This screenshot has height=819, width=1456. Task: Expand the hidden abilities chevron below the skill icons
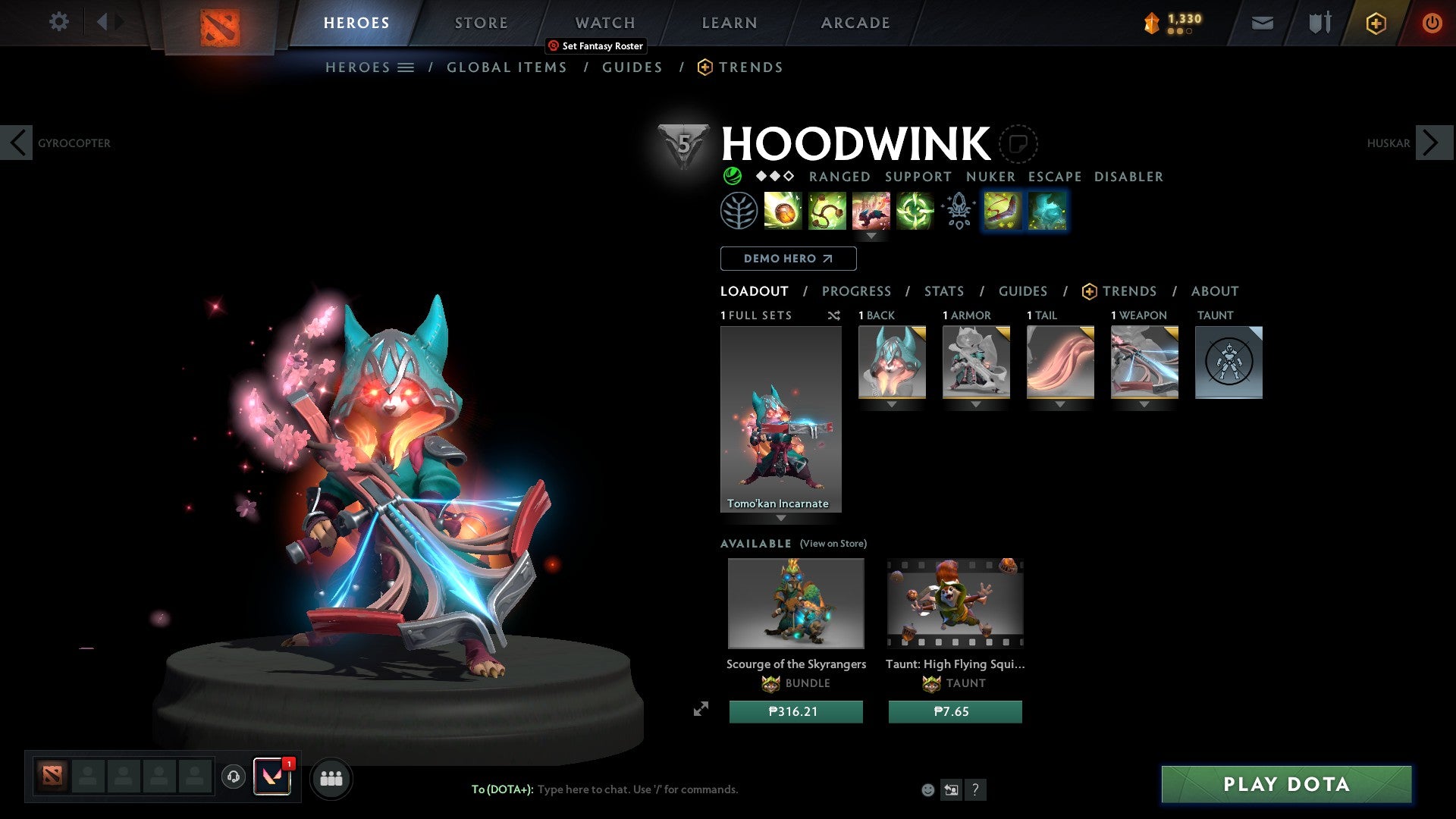point(872,237)
